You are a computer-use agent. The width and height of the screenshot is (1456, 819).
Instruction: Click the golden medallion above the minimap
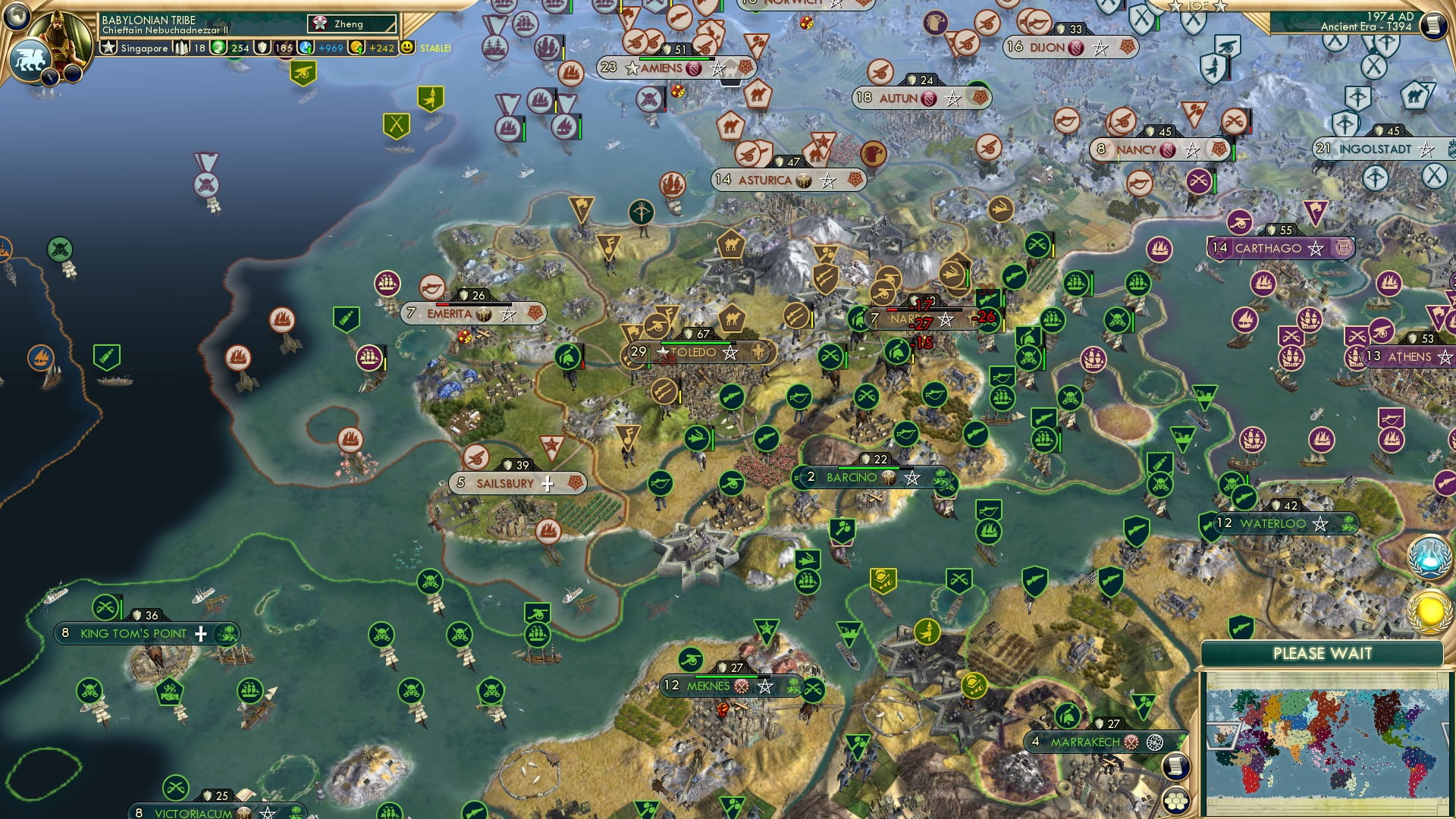pos(1429,610)
